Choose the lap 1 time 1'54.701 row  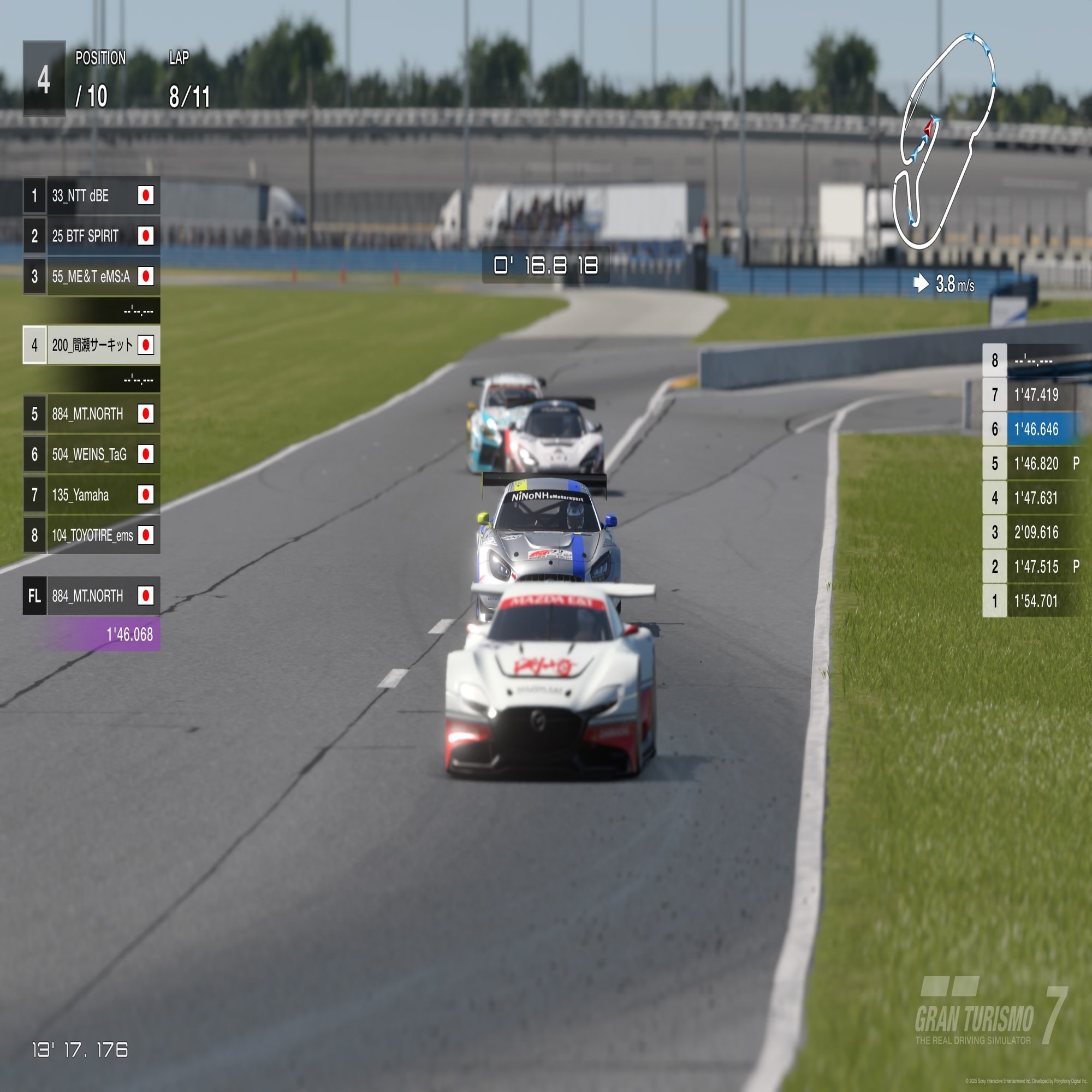tap(1037, 601)
